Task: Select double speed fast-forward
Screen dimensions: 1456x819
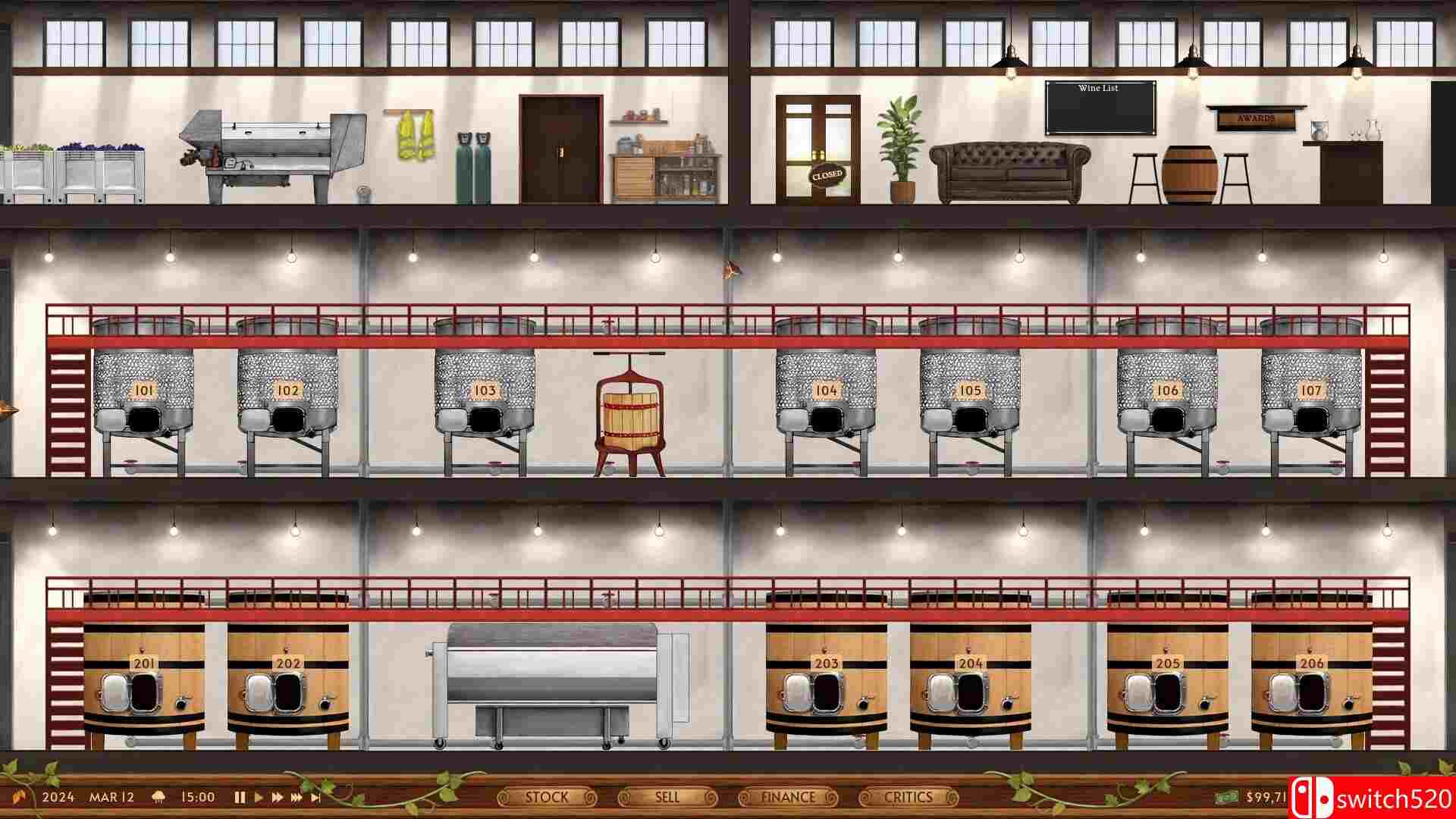Action: (x=275, y=797)
